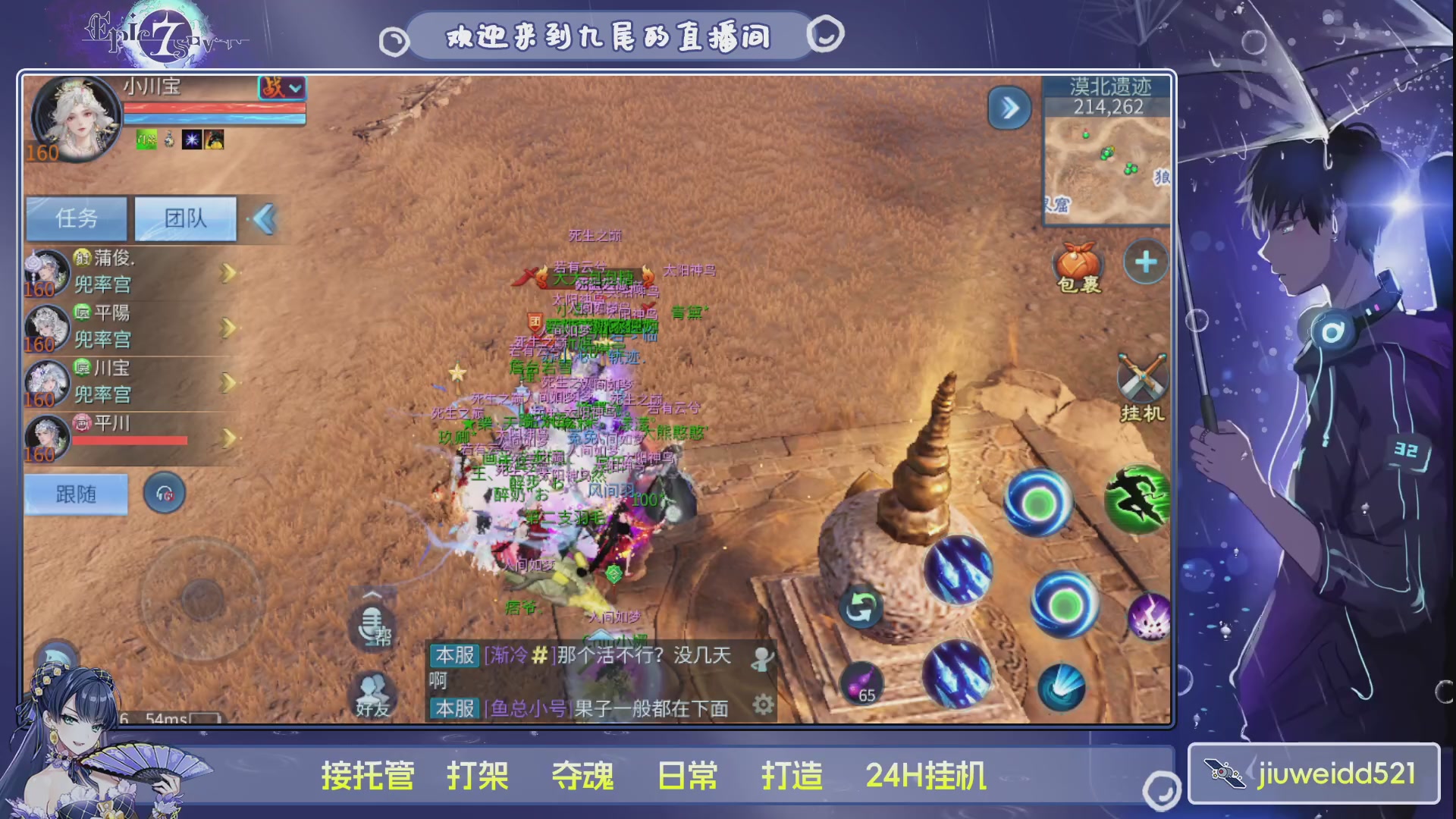
Task: Use the purple potion with 65 count
Action: tap(861, 681)
